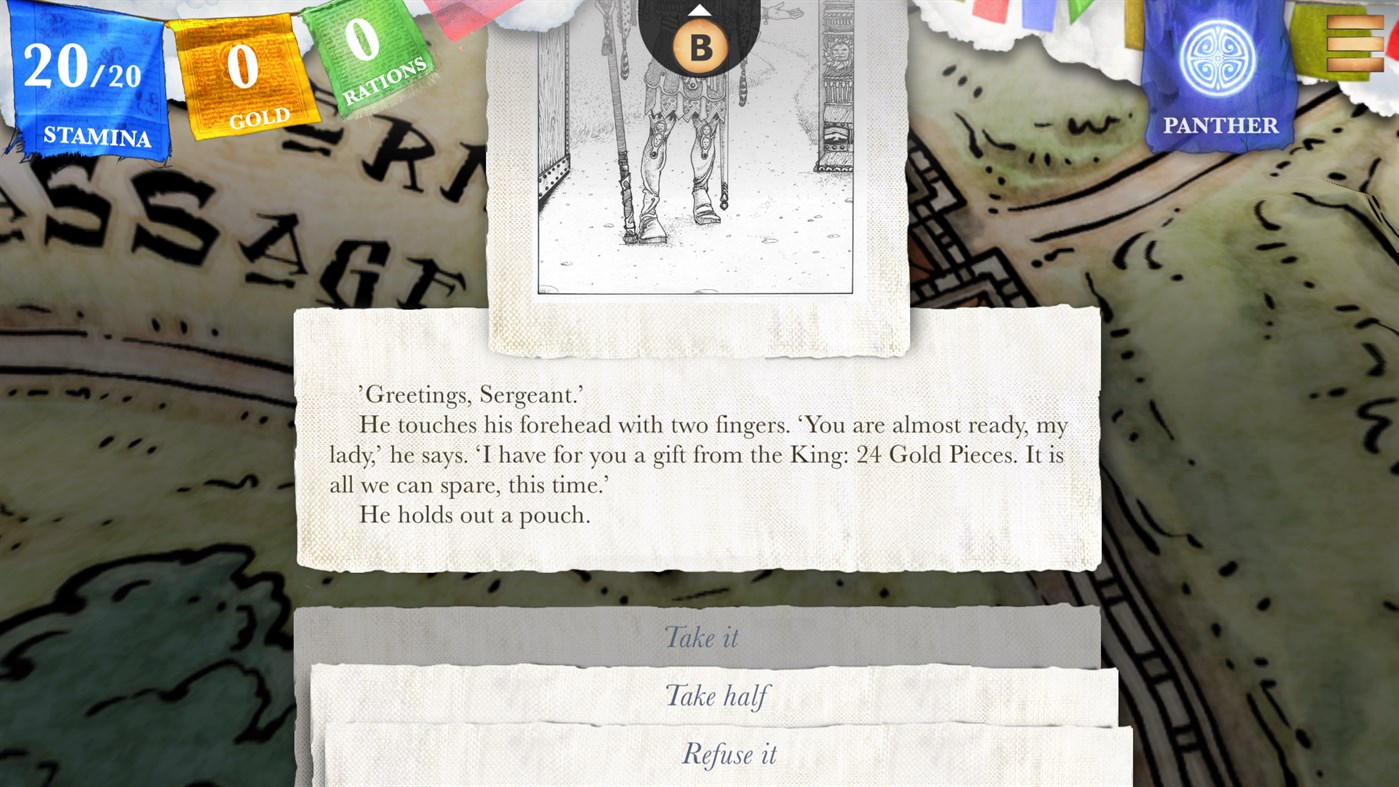This screenshot has height=787, width=1399.
Task: Click the PANTHER banner label
Action: (x=1220, y=125)
